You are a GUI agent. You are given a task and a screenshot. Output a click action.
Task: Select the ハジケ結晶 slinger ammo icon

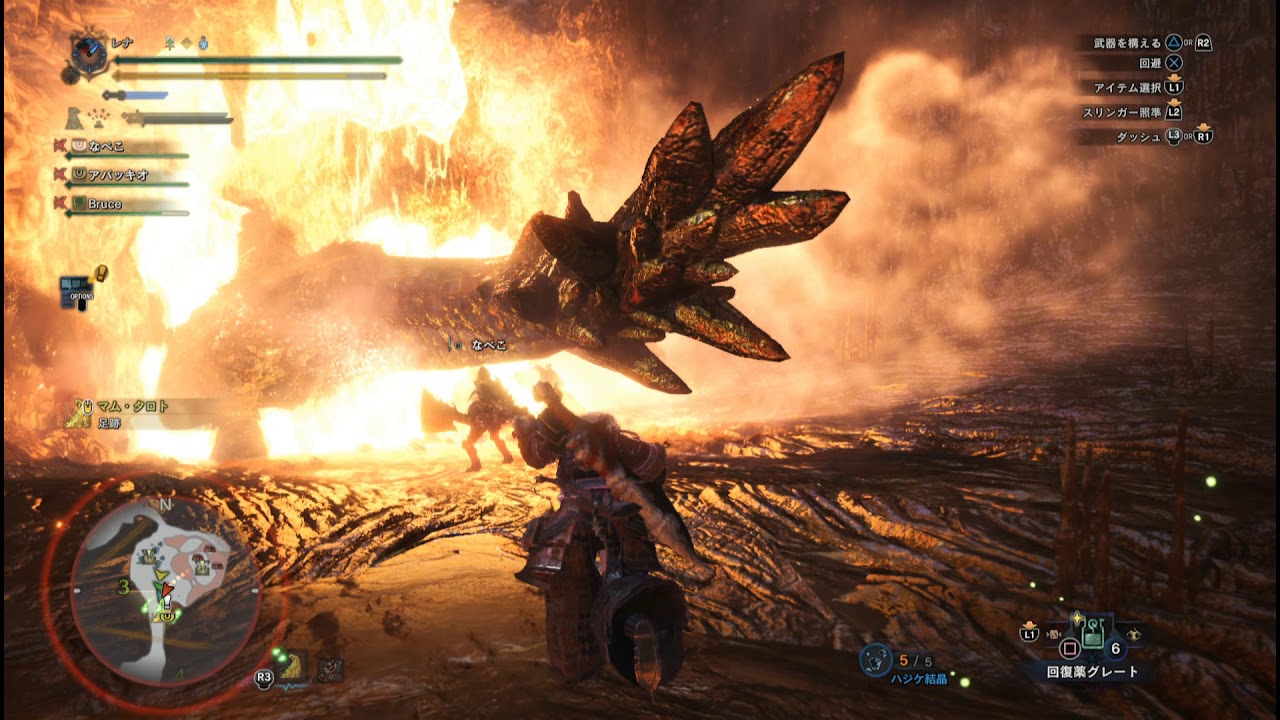tap(876, 661)
